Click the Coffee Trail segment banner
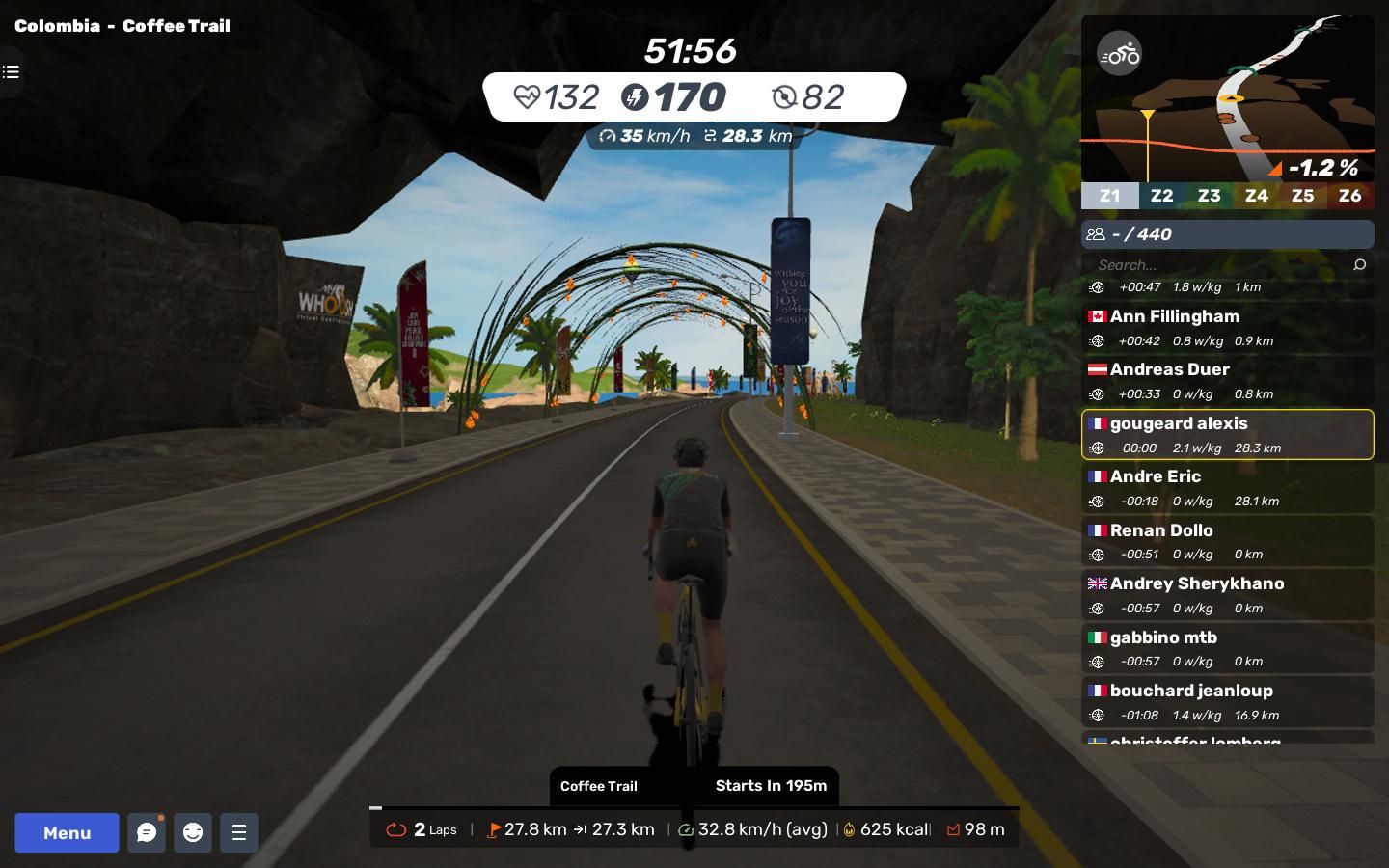Viewport: 1389px width, 868px height. tap(694, 786)
